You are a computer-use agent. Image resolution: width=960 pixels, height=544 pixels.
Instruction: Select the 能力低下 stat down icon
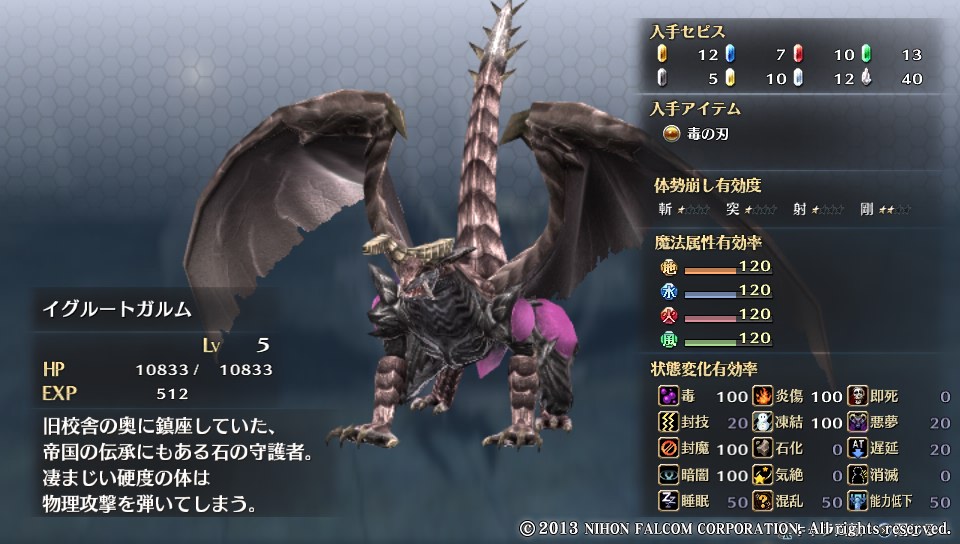[858, 501]
